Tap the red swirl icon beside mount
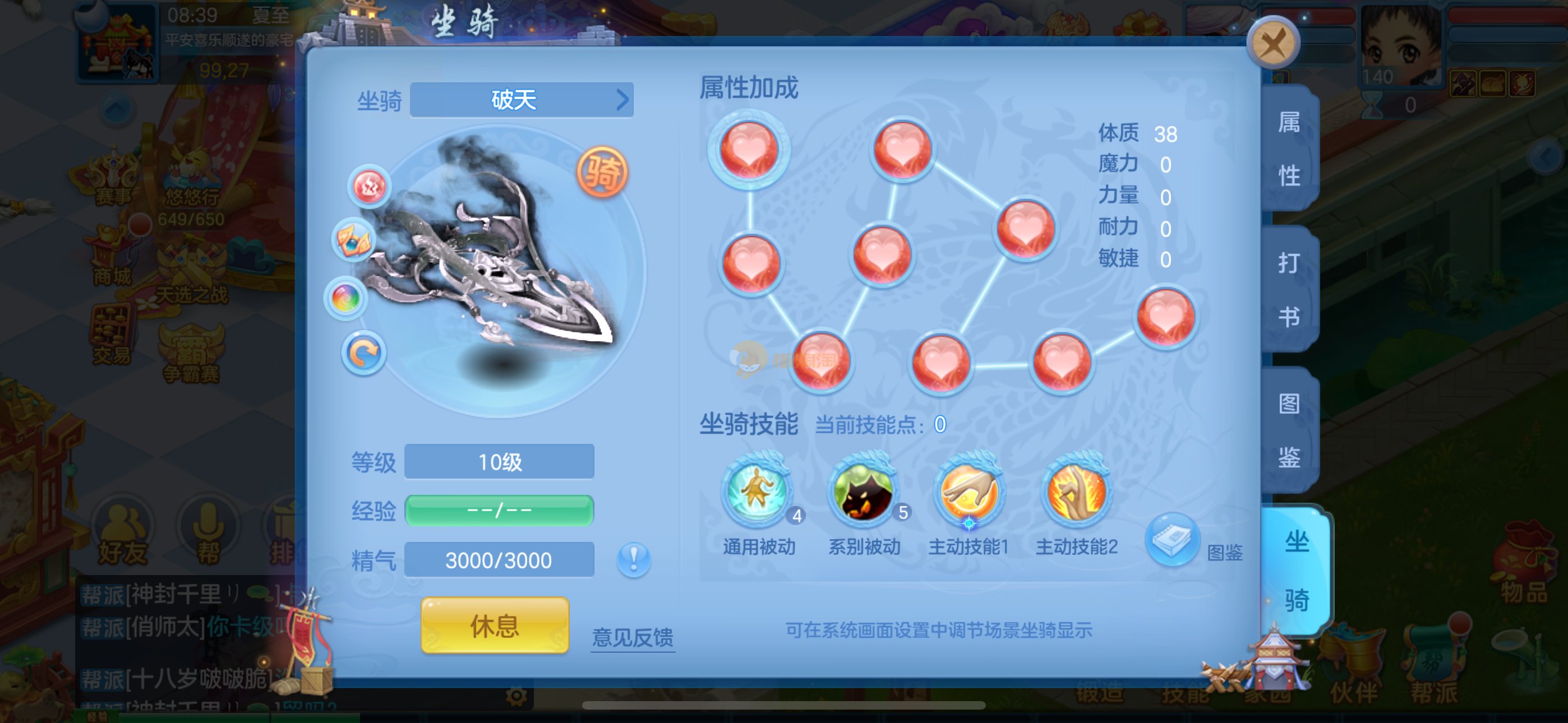This screenshot has height=723, width=1568. [370, 186]
